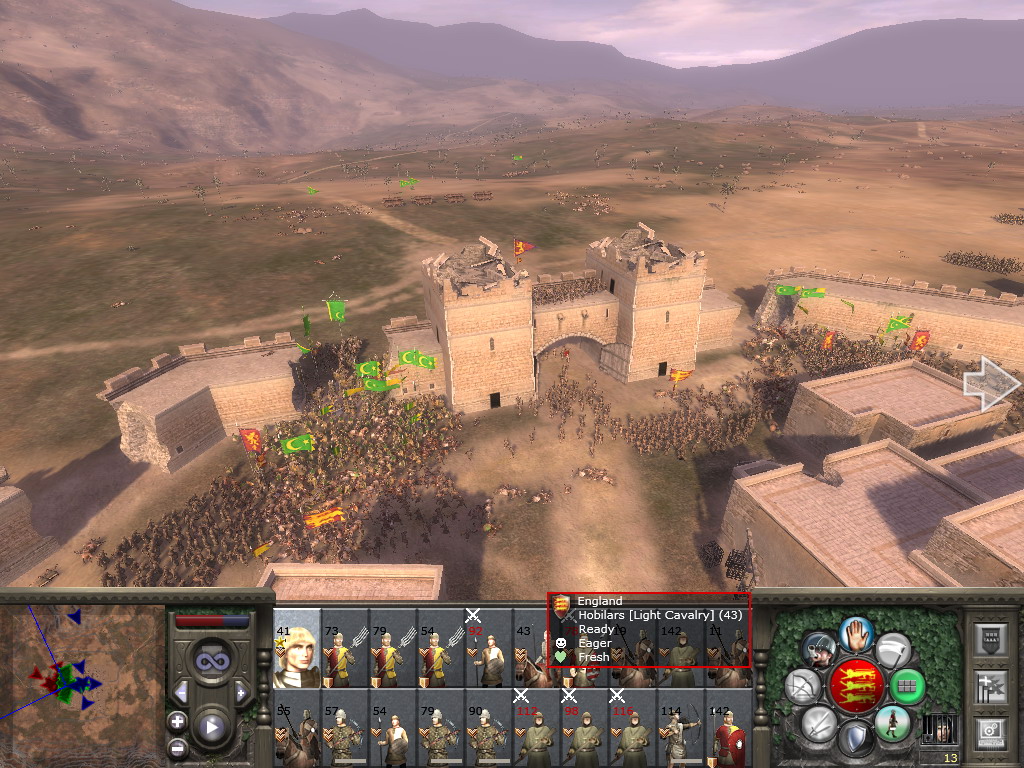Select the unit card showing 116 in red
The image size is (1024, 768).
pos(633,727)
